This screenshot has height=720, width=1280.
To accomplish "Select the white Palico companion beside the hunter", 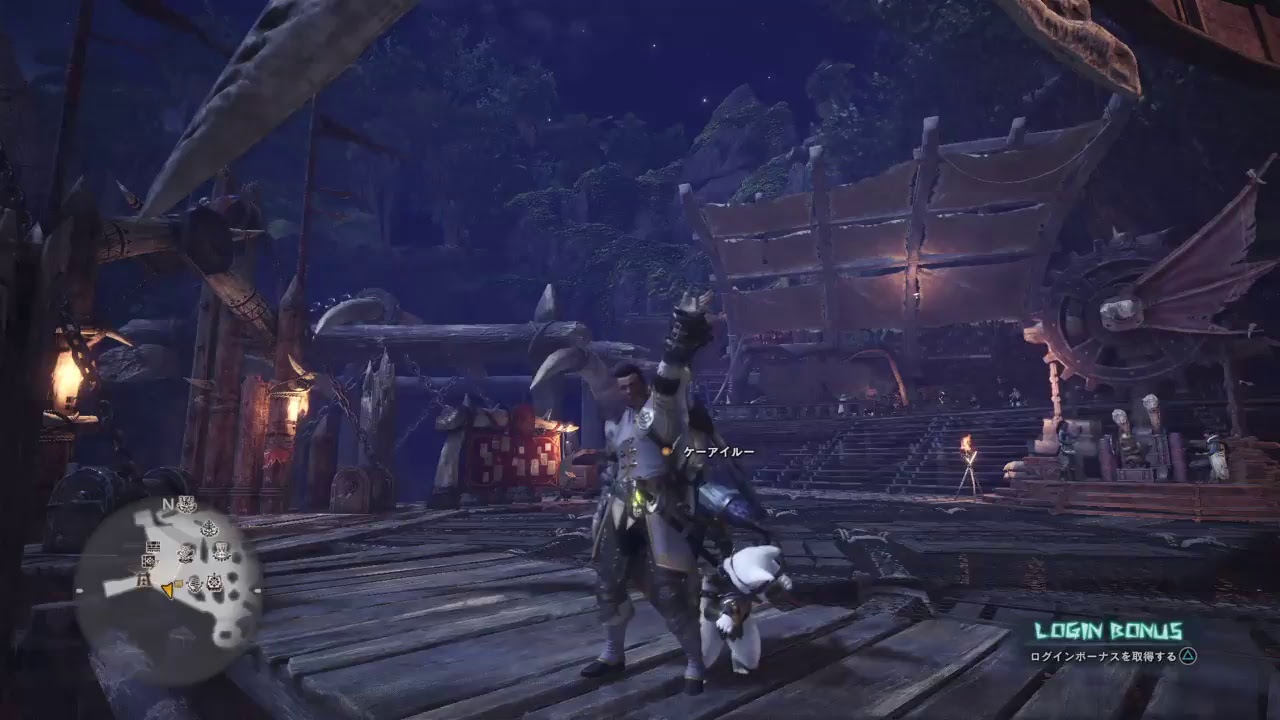I will [x=742, y=600].
